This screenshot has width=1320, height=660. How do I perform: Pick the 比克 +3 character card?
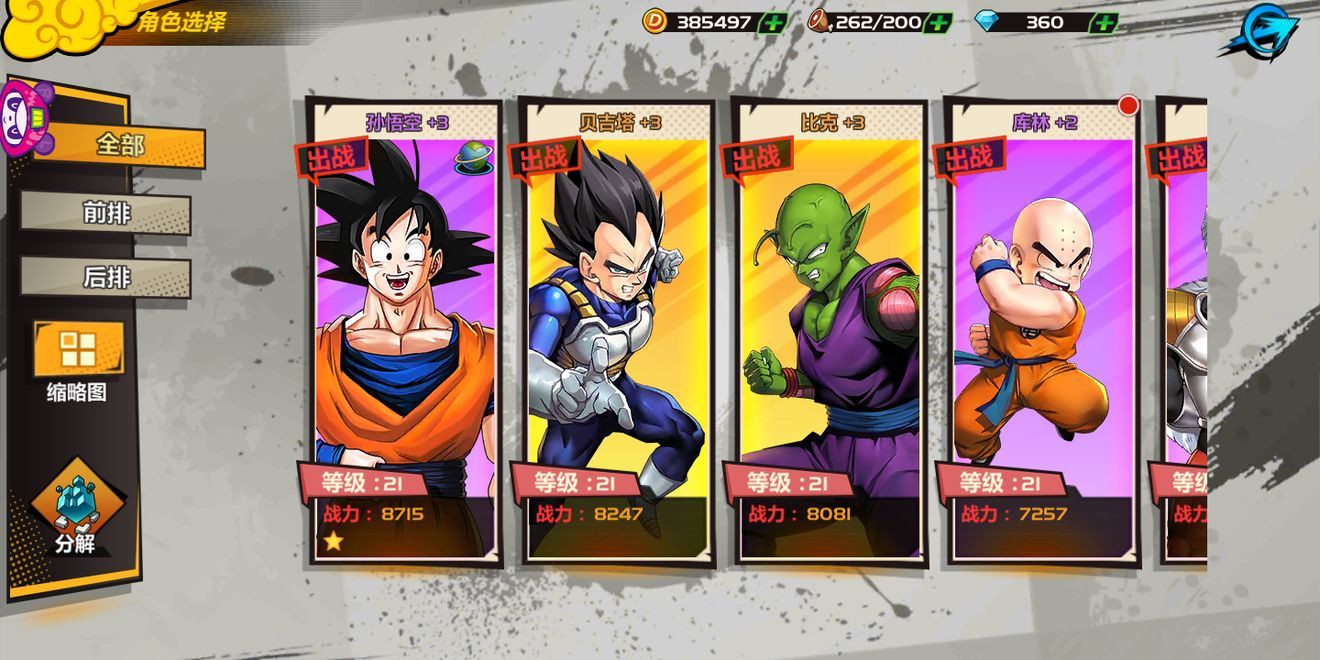point(830,330)
